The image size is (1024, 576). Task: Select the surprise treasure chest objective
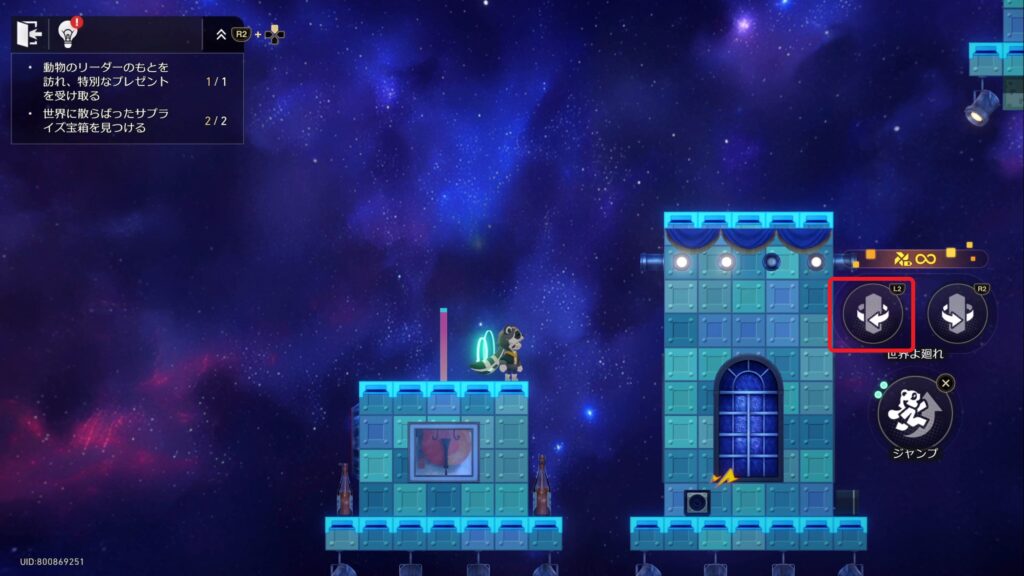(105, 121)
